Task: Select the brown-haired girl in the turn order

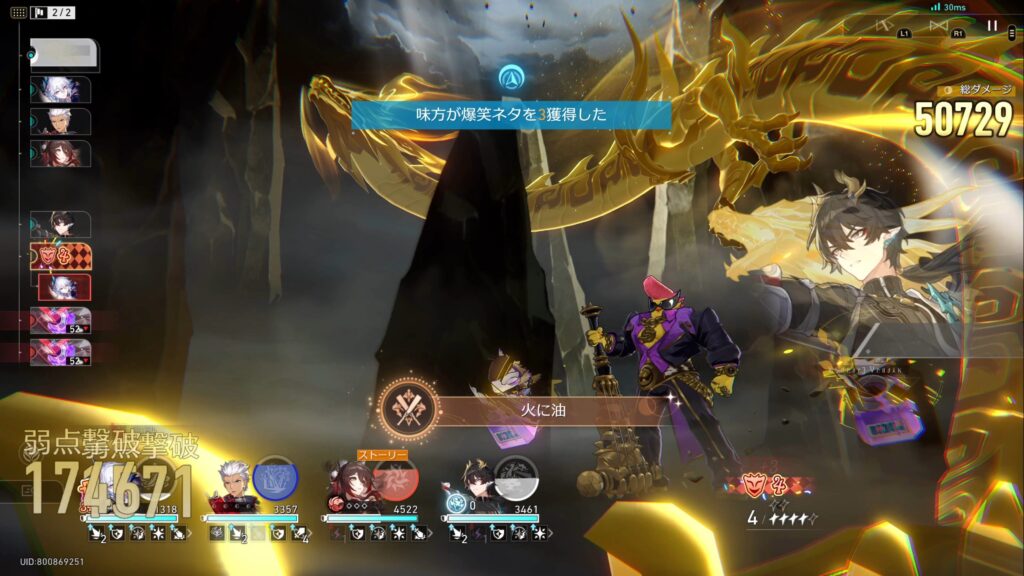Action: [x=61, y=154]
